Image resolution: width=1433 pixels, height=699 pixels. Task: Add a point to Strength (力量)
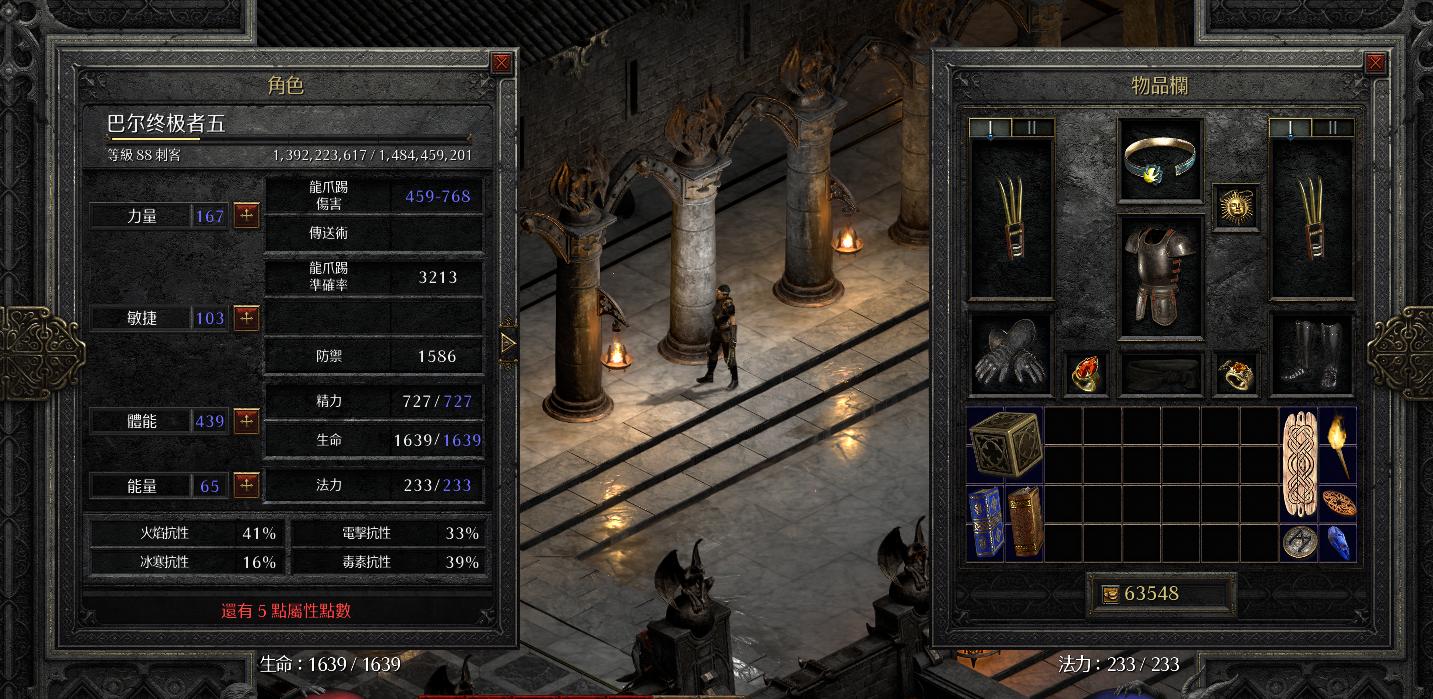[247, 215]
